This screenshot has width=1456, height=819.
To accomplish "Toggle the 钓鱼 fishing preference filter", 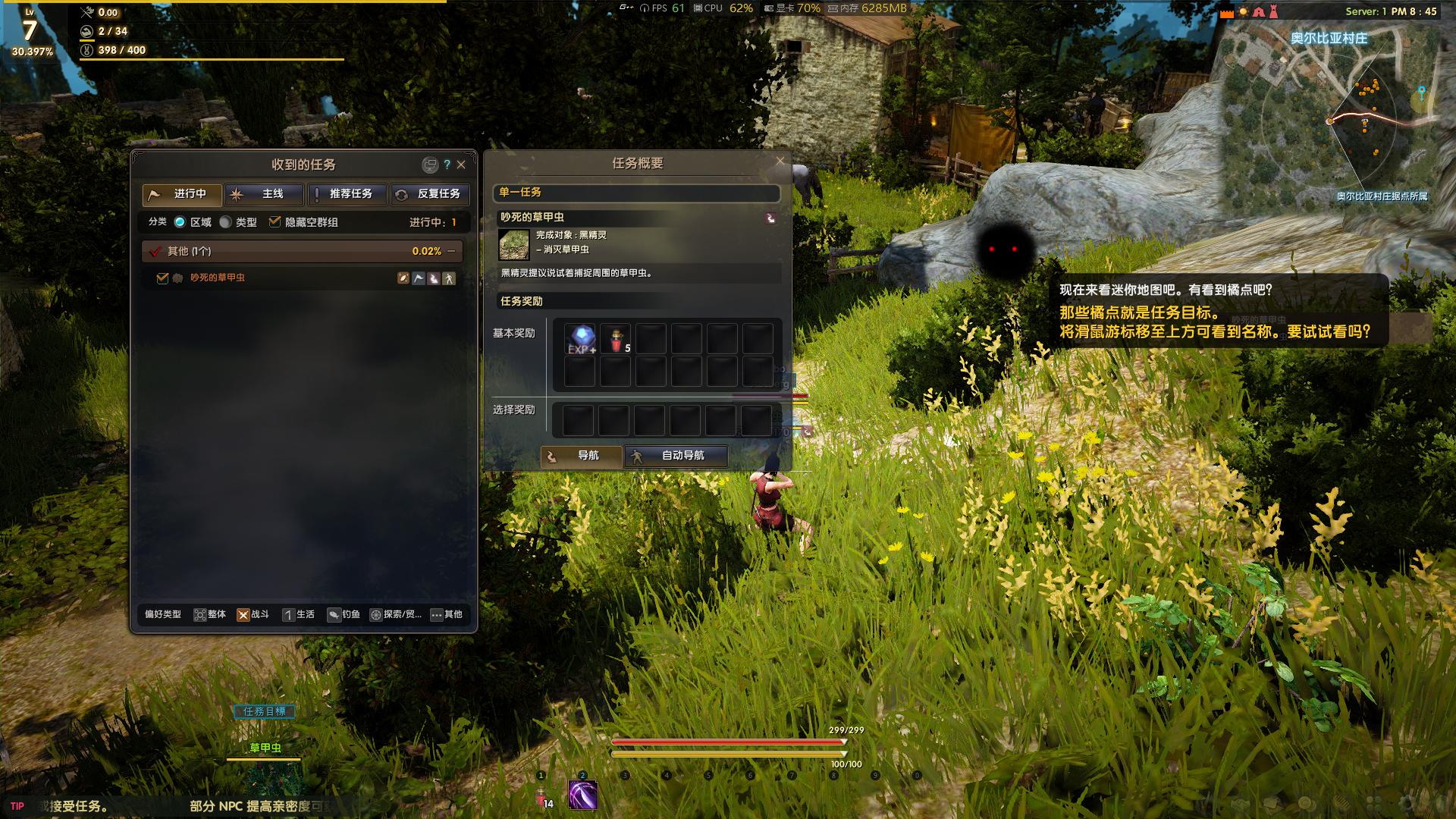I will (x=343, y=614).
